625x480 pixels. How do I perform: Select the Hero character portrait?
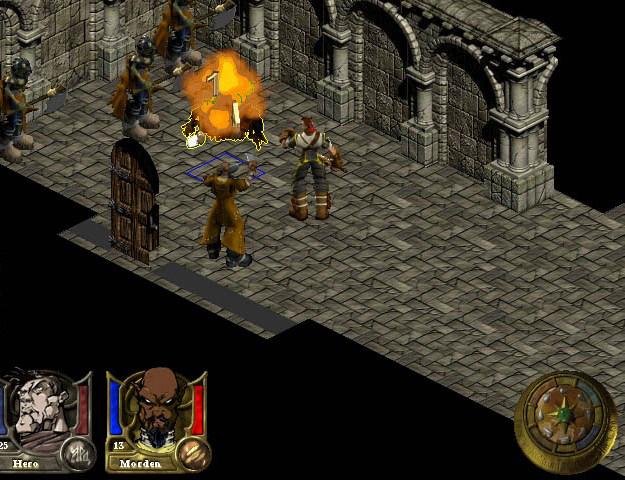(38, 410)
